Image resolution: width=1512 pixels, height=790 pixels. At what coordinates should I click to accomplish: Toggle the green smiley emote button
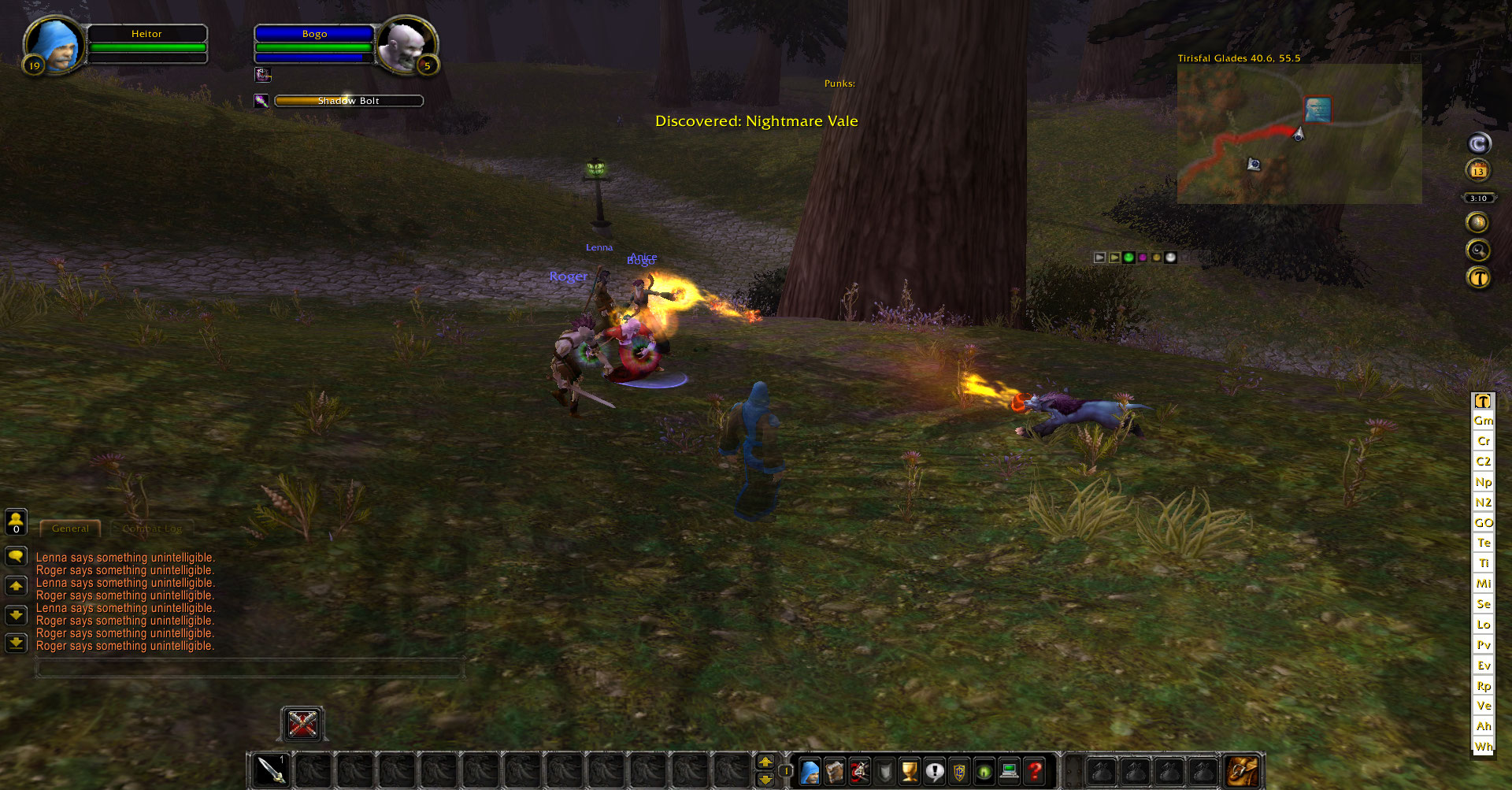[1128, 258]
